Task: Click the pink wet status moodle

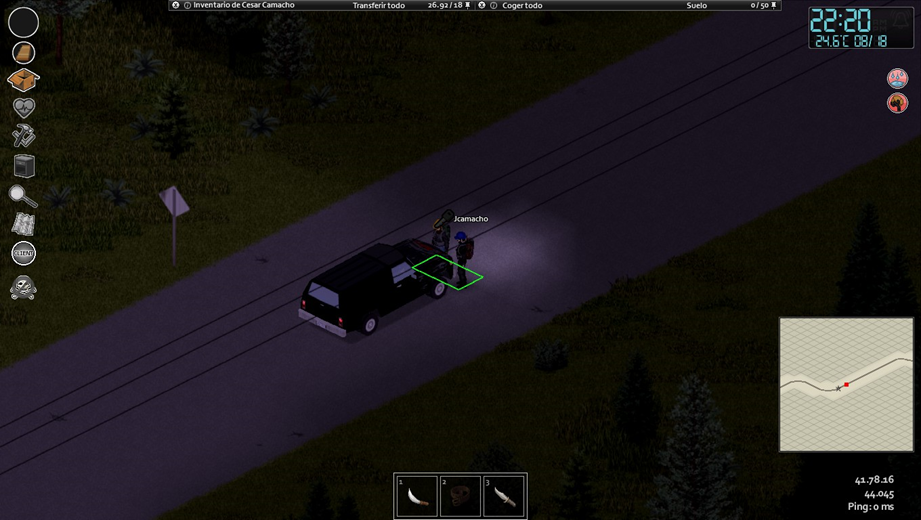Action: [897, 78]
